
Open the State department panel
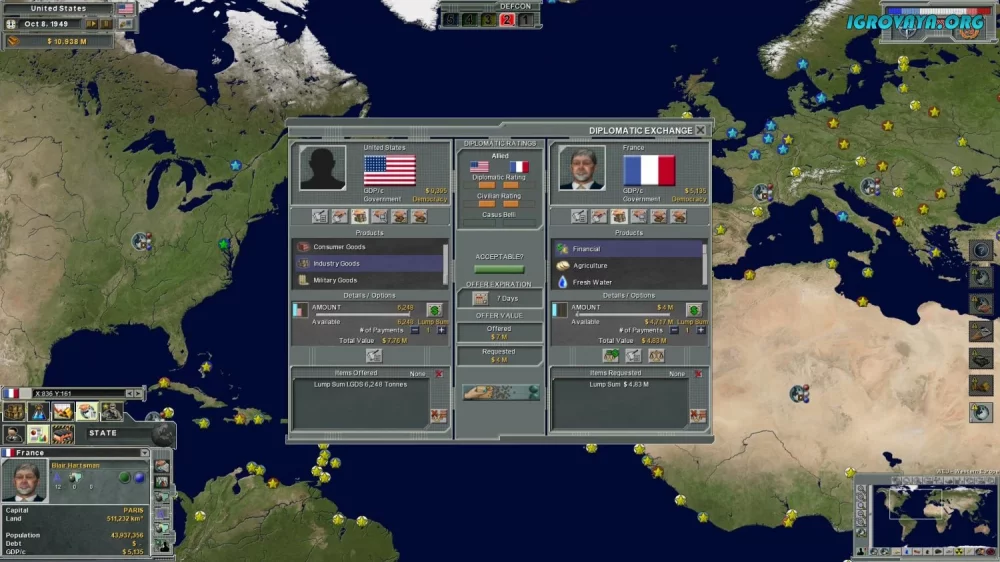click(x=102, y=433)
